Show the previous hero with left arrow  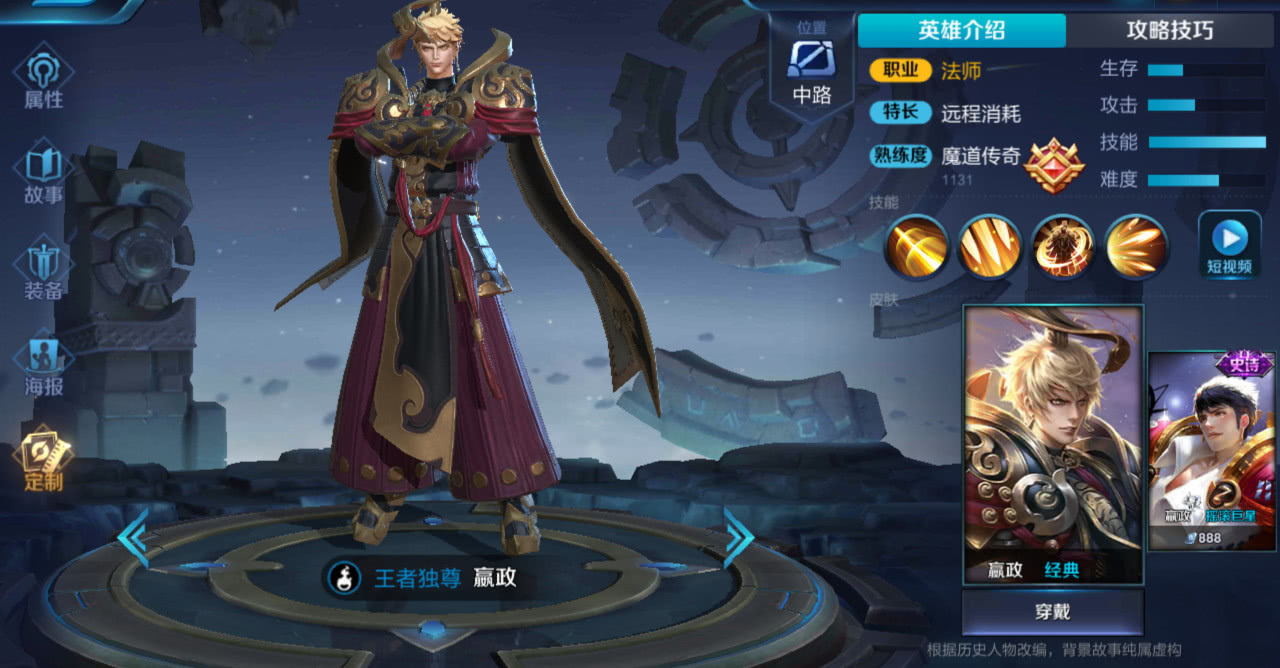[x=133, y=537]
